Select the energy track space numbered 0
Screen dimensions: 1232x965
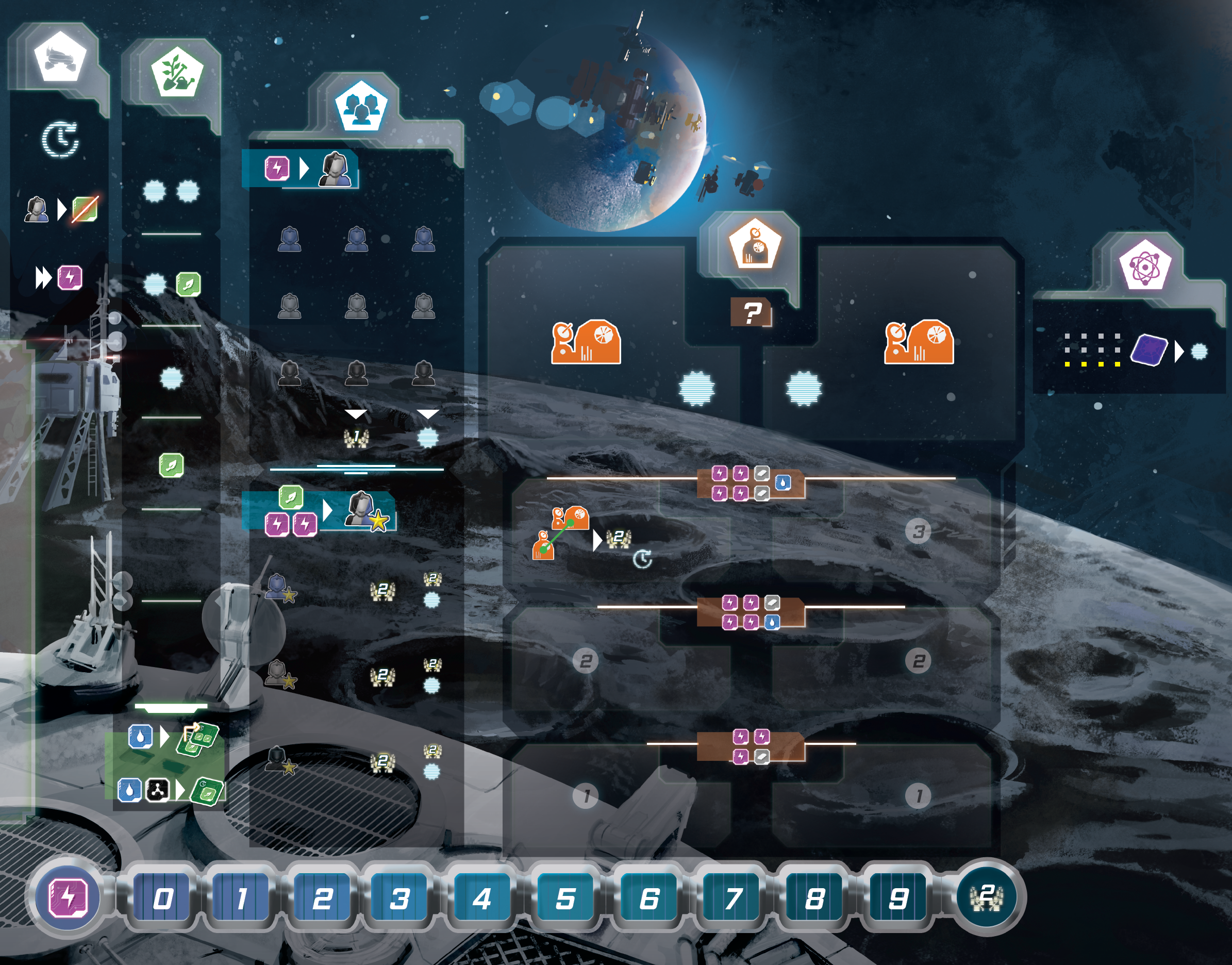click(x=163, y=898)
